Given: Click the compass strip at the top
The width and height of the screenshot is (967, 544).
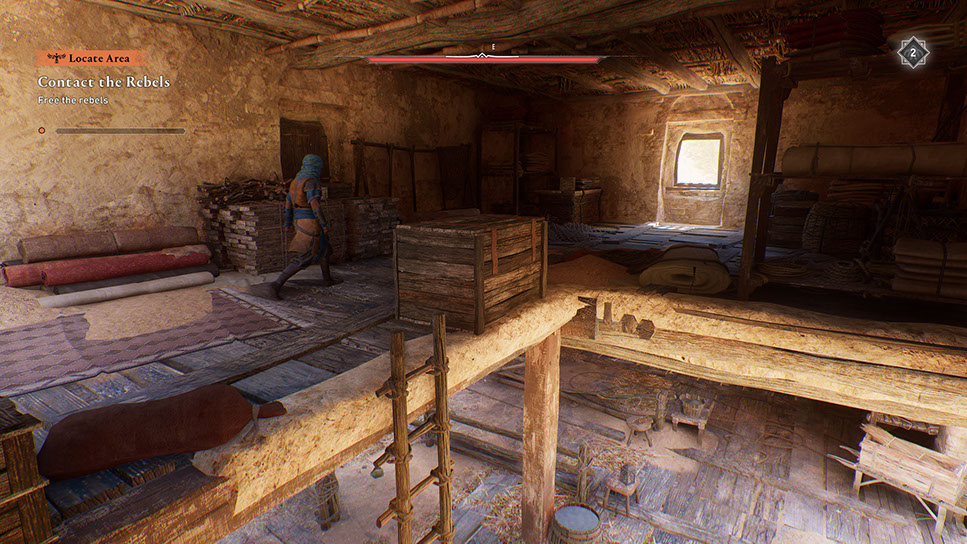Looking at the screenshot, I should tap(487, 57).
